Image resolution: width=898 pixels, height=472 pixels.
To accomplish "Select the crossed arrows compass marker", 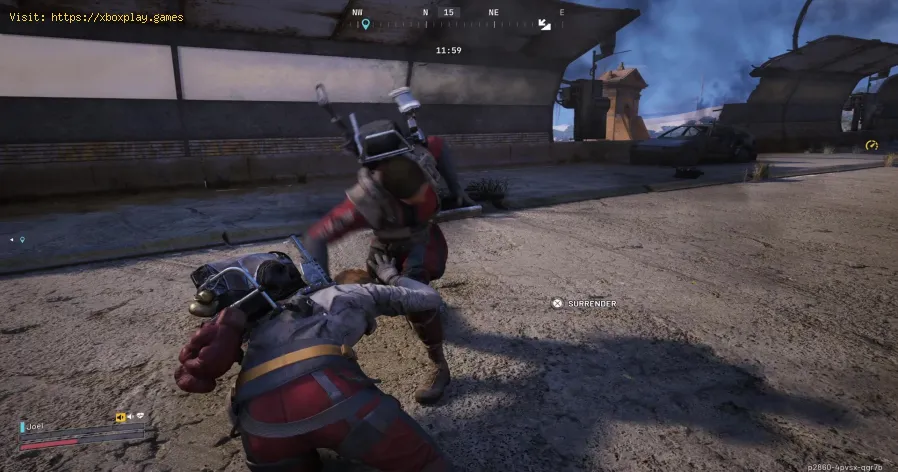I will 544,24.
